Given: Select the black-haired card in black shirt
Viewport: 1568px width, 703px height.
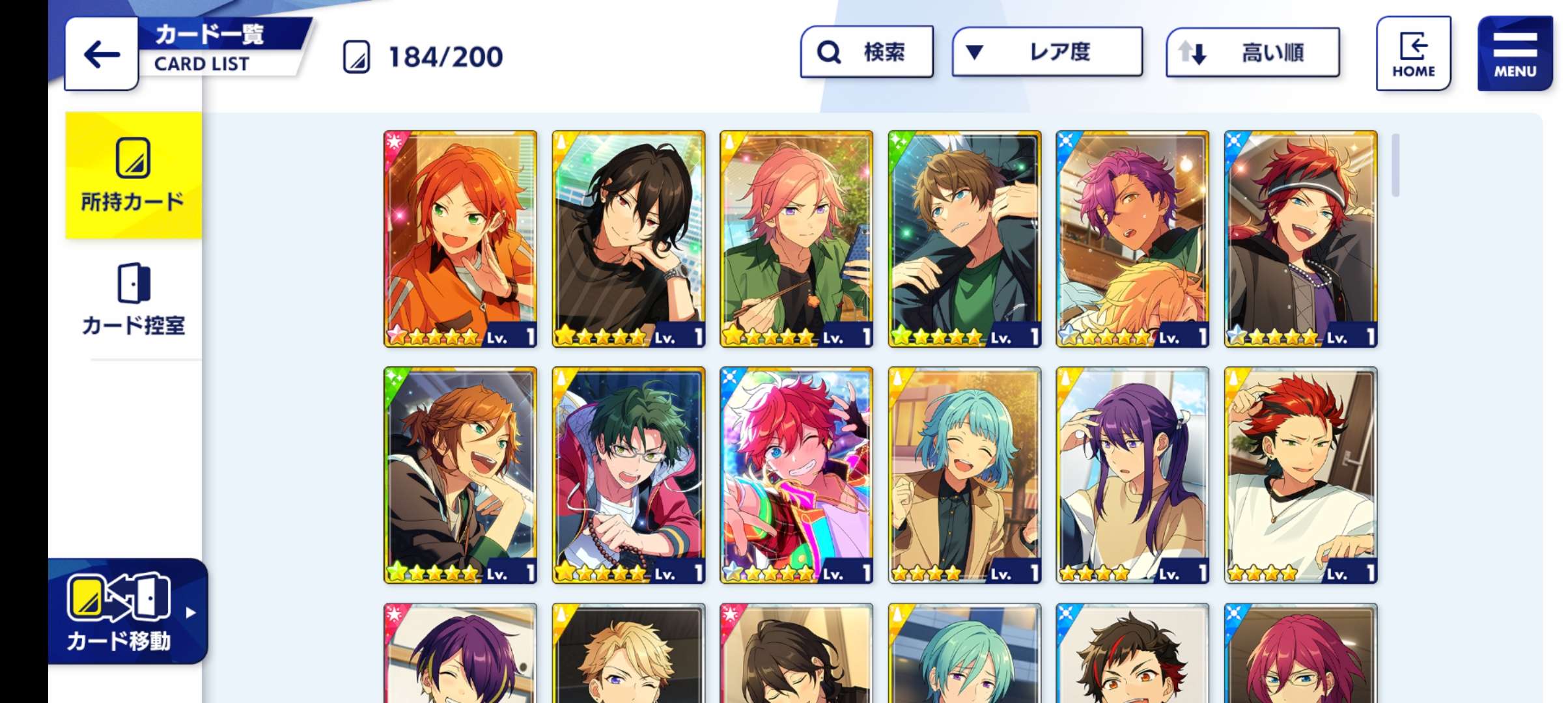Looking at the screenshot, I should 628,239.
